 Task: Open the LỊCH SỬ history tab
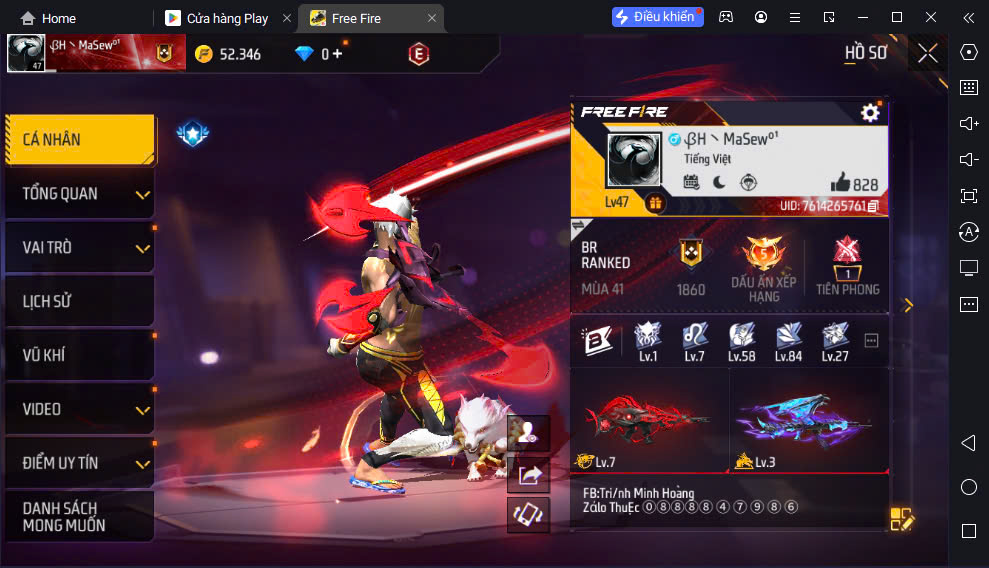80,301
